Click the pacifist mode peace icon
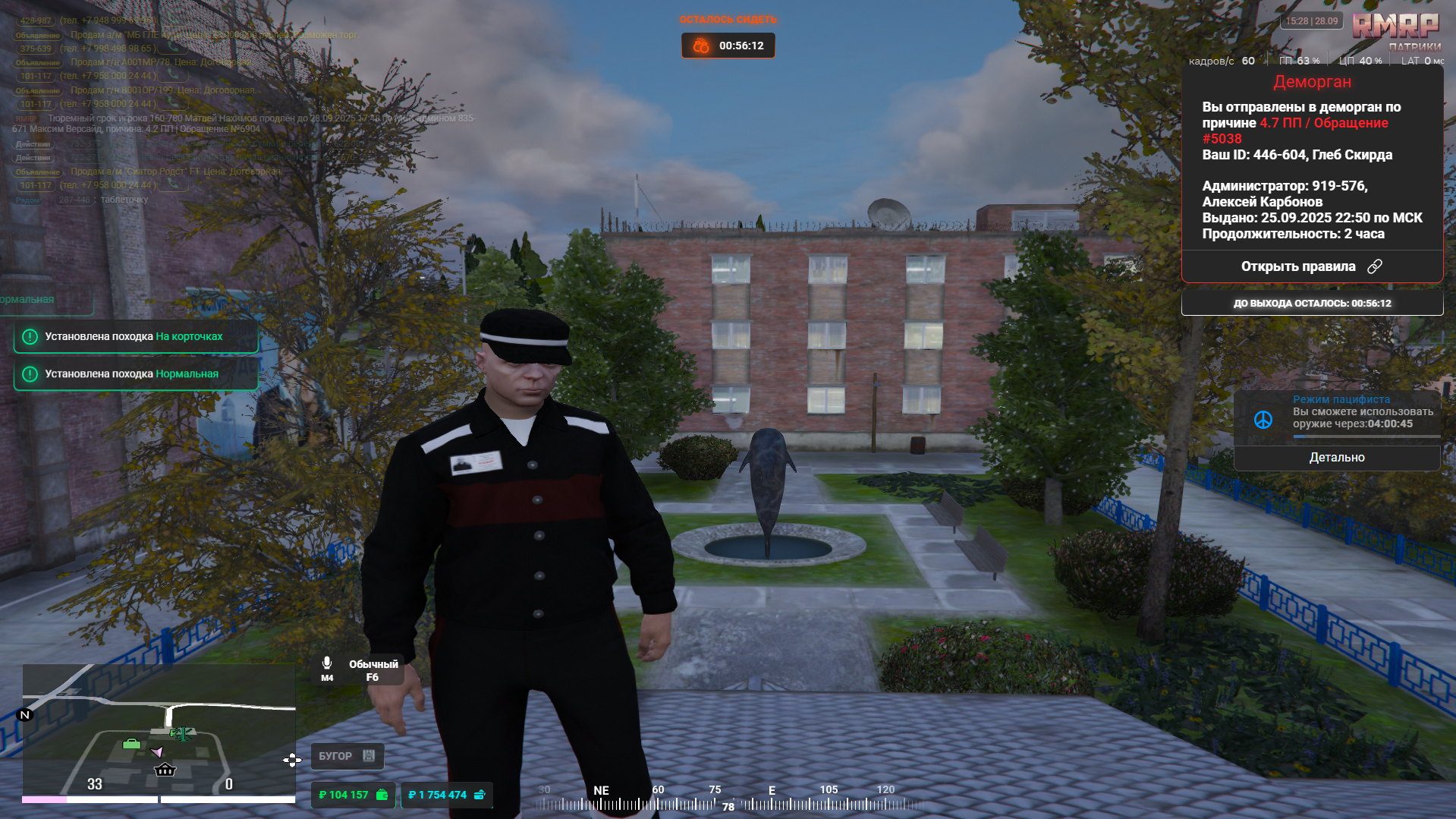Image resolution: width=1456 pixels, height=819 pixels. tap(1263, 420)
